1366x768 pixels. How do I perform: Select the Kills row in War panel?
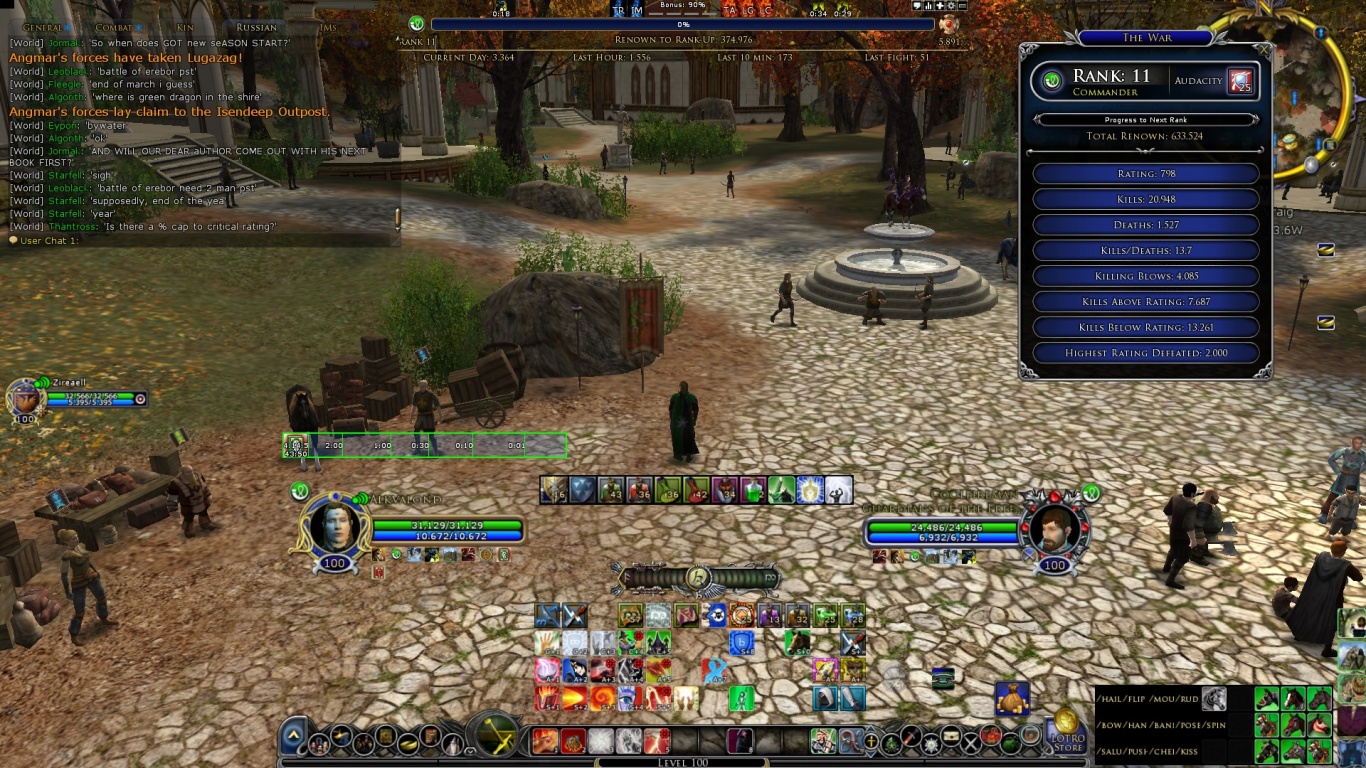pos(1145,200)
